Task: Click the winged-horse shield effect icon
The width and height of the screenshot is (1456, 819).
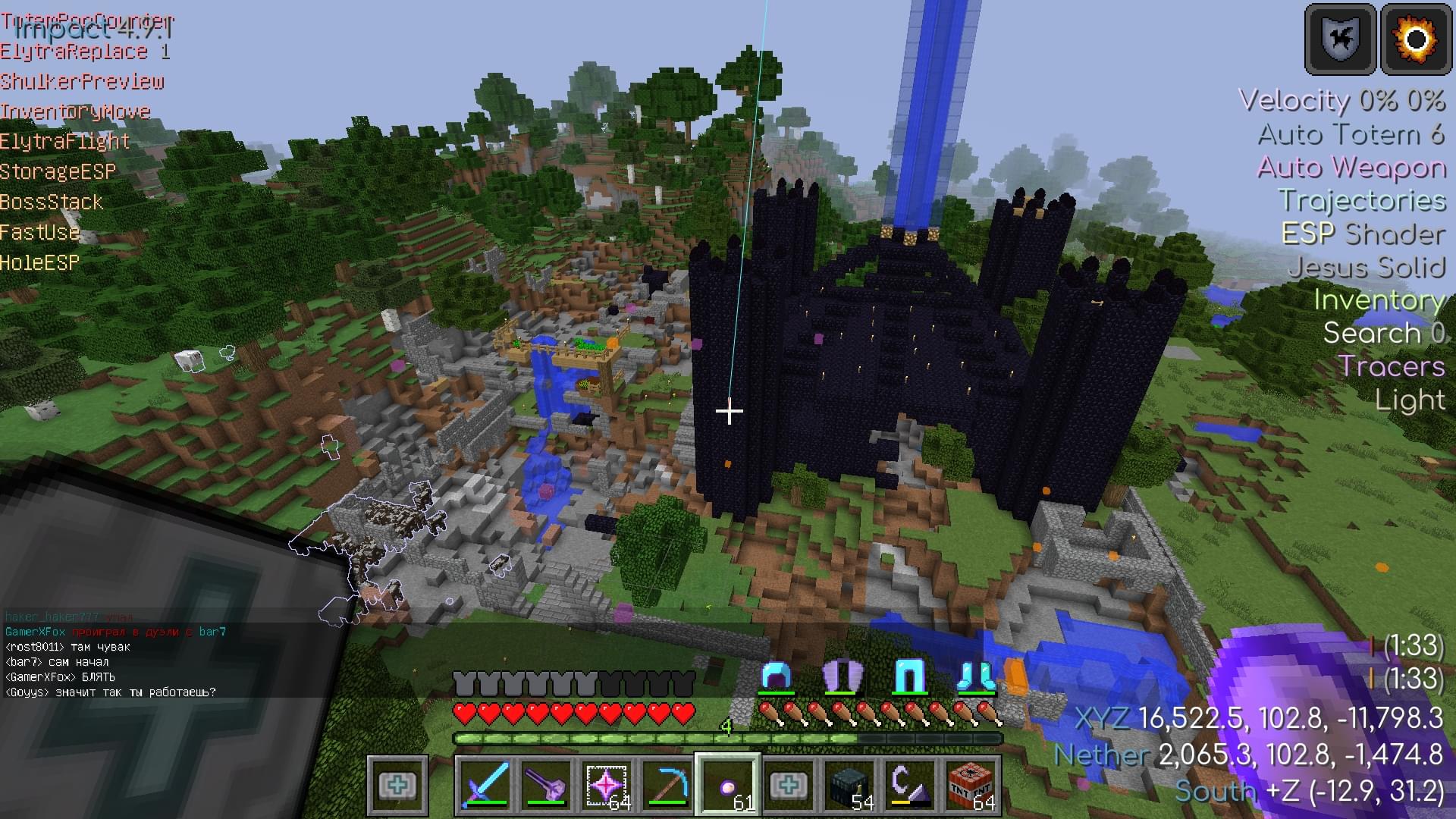Action: (1340, 39)
